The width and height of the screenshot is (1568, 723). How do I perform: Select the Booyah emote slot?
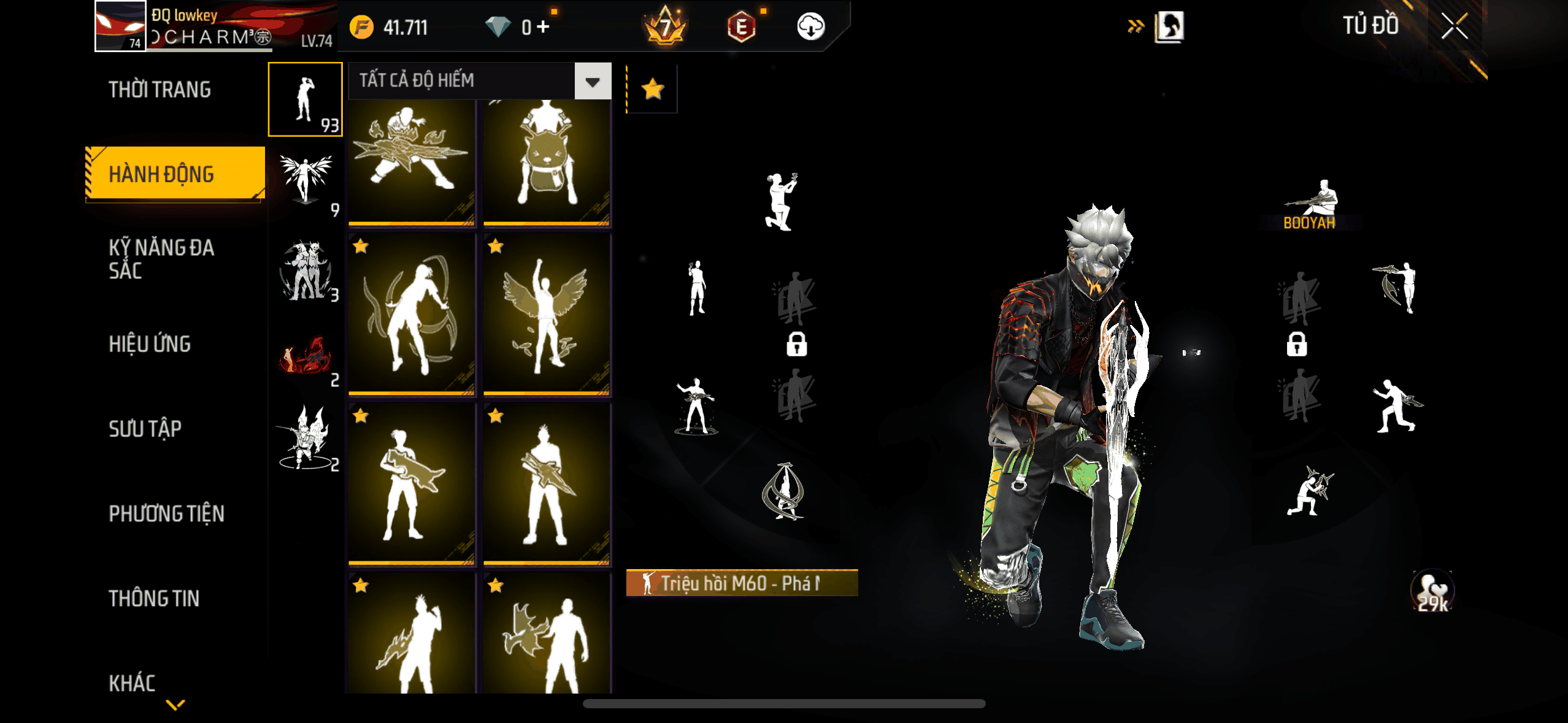1310,204
